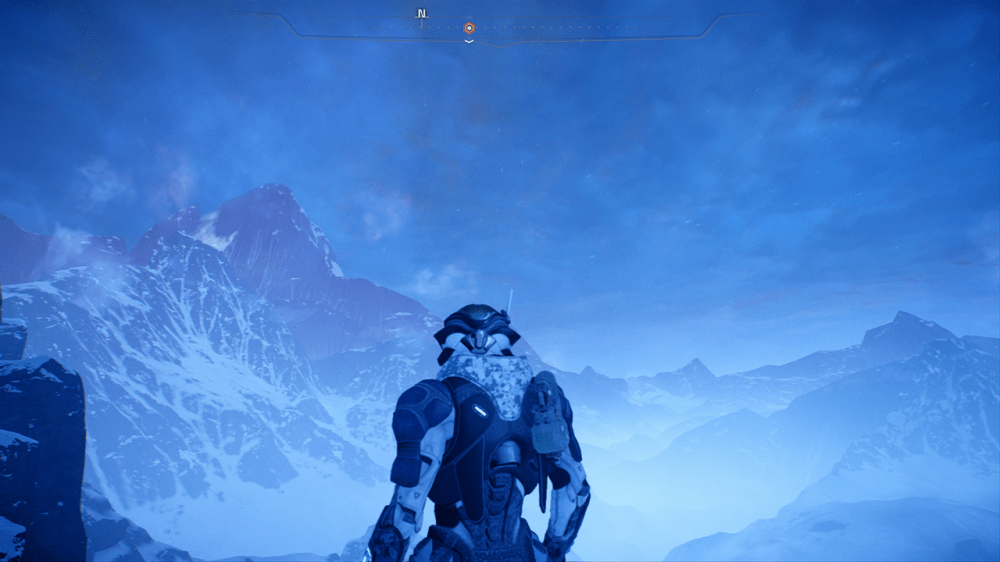Select the North indicator on the compass bar
Image resolution: width=1000 pixels, height=562 pixels.
(422, 14)
